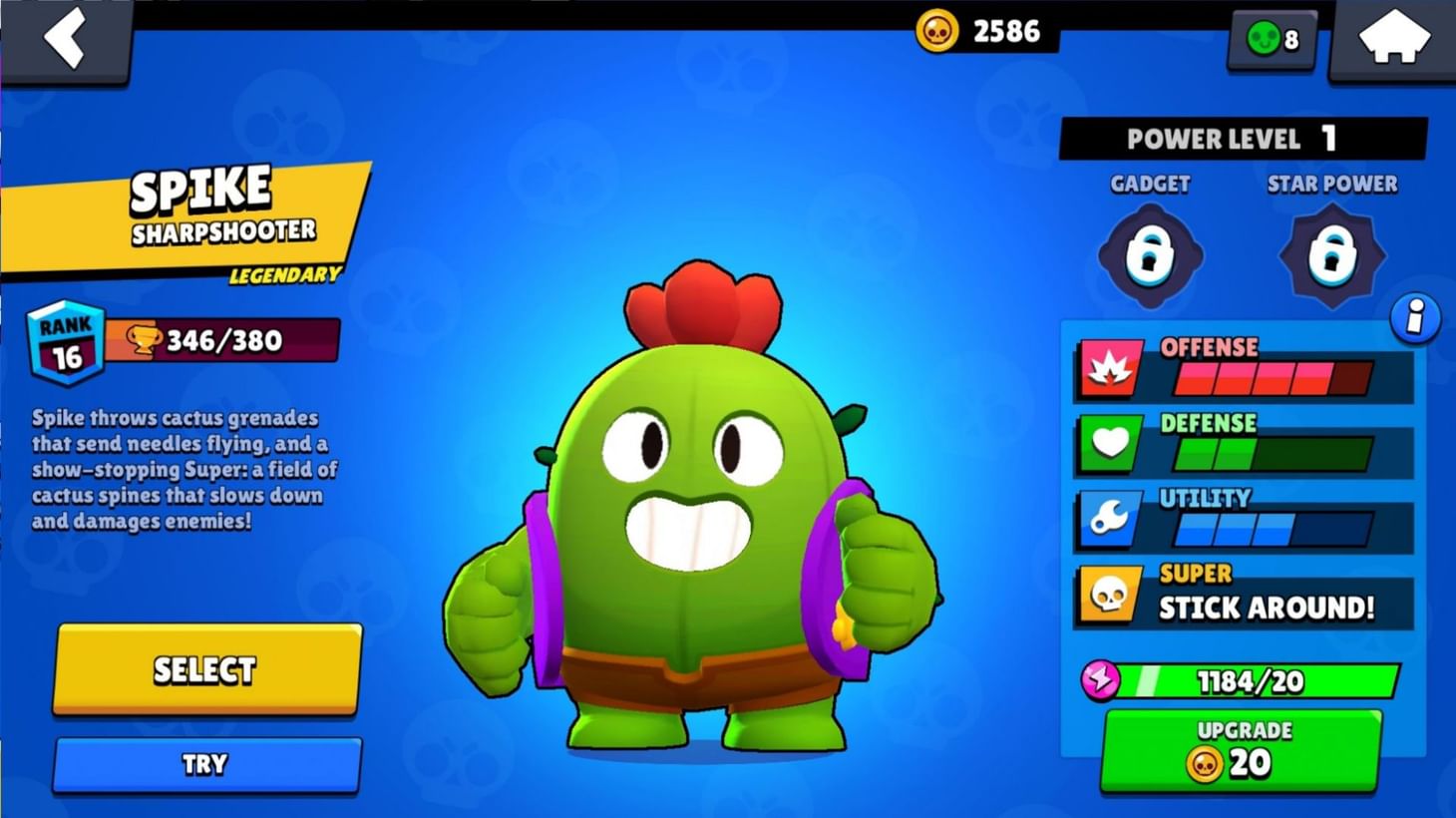
Task: Click the Offense stats icon
Action: click(1109, 367)
